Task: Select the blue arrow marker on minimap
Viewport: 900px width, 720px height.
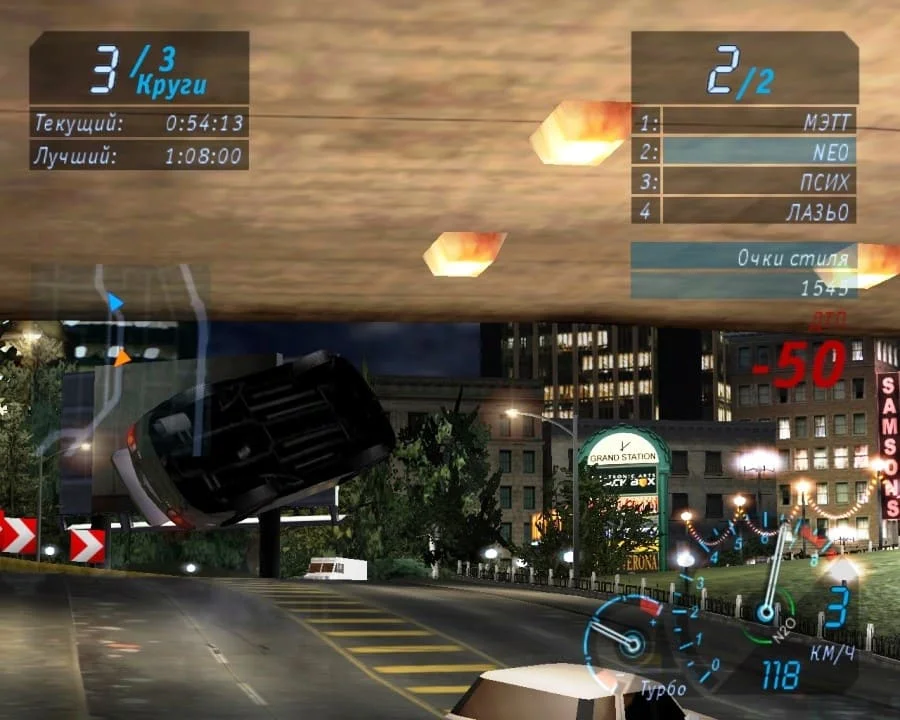Action: tap(115, 301)
